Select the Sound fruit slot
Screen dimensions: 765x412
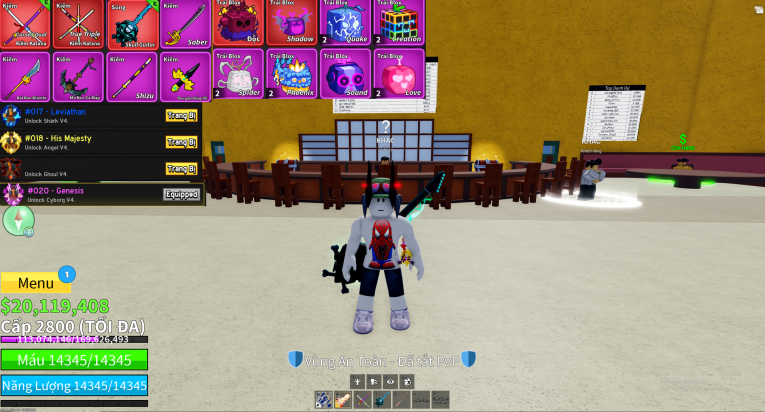[x=345, y=74]
